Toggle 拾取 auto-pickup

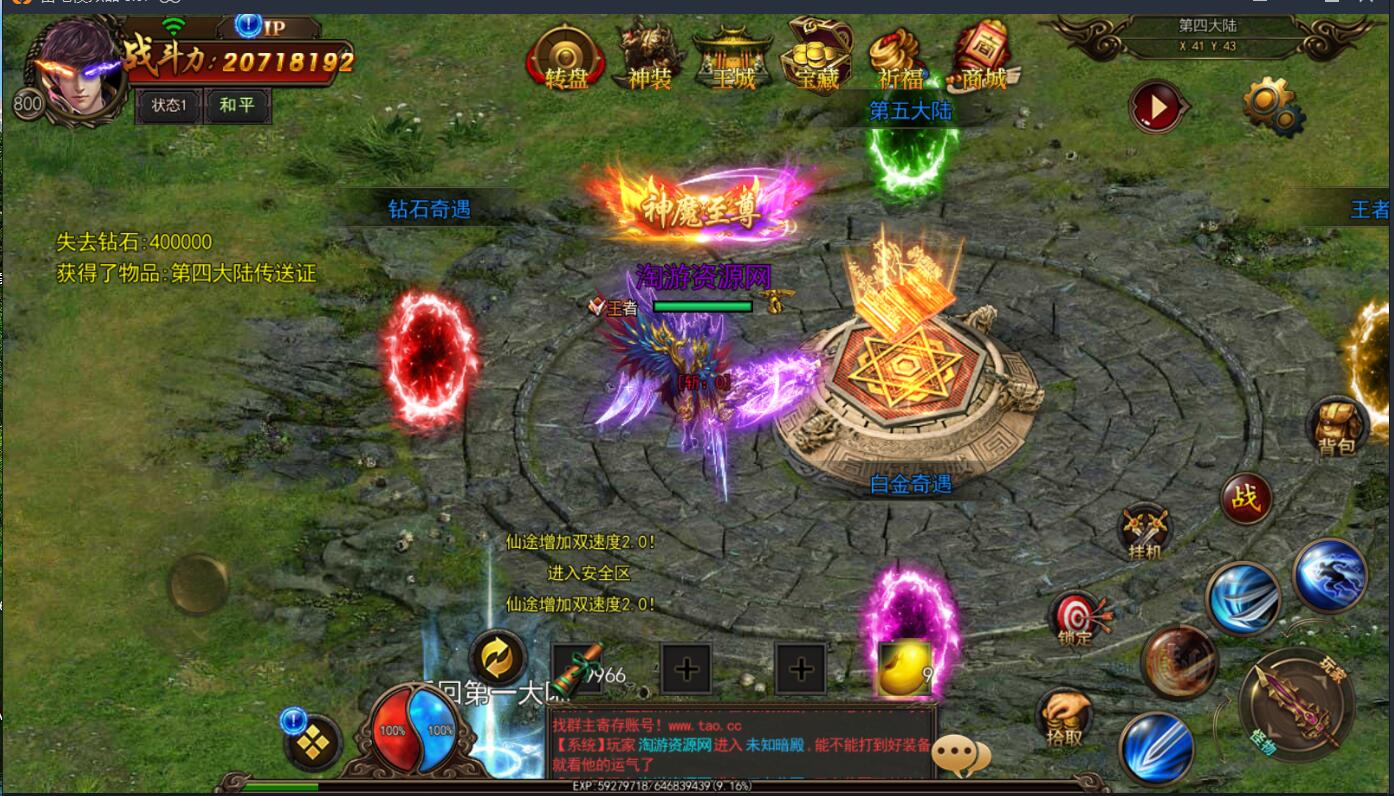[x=1063, y=716]
